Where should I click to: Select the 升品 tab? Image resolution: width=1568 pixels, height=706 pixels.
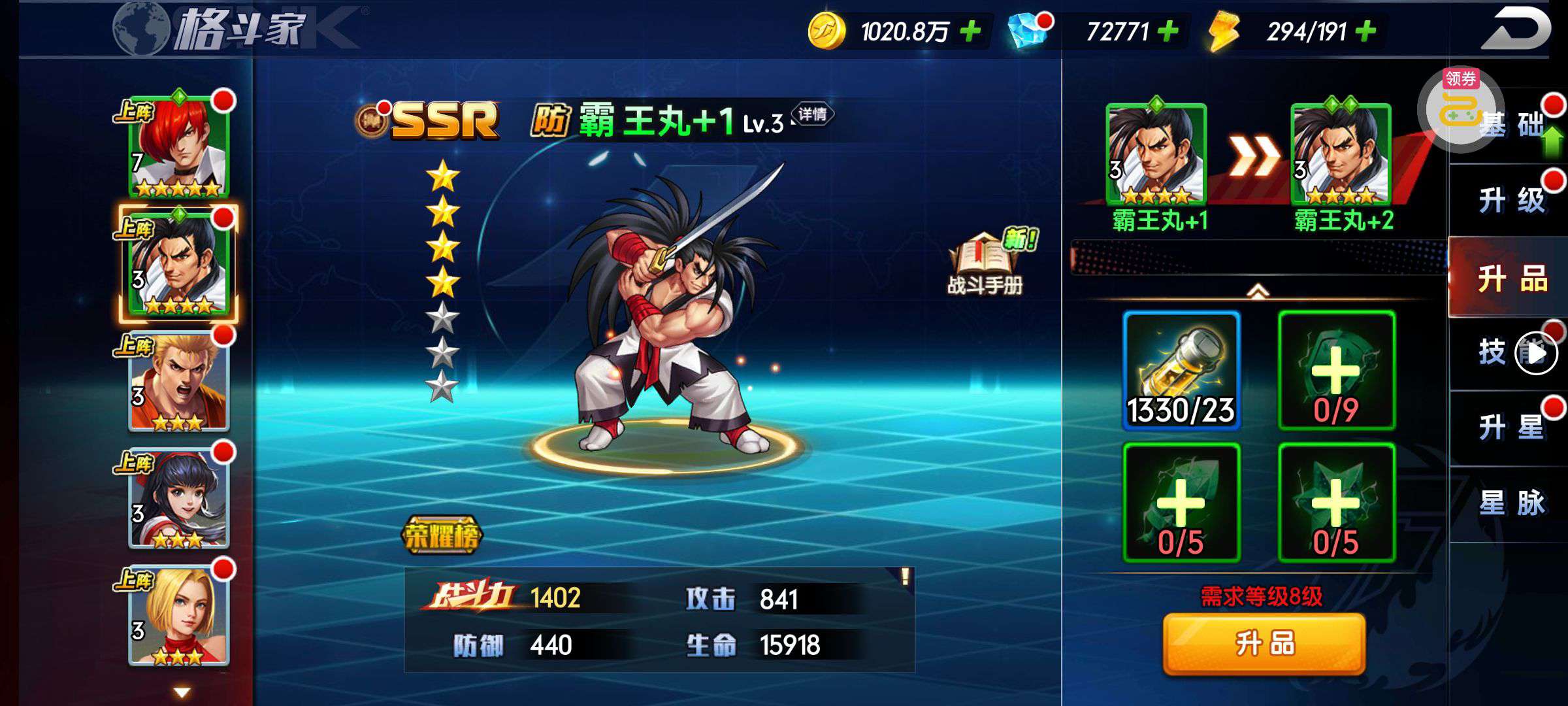(x=1511, y=279)
